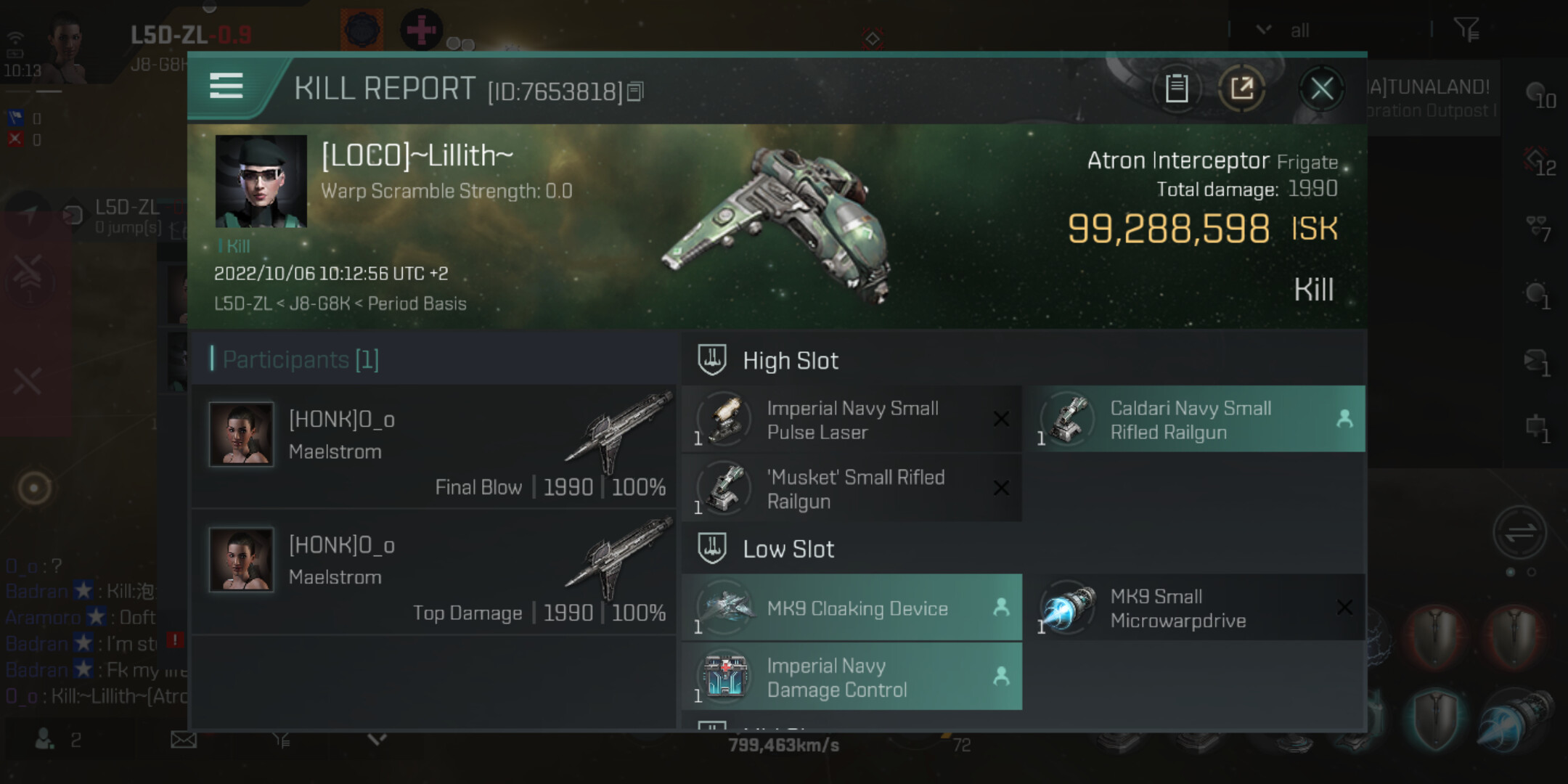Screen dimensions: 1568x784
Task: Close the Kill Report window
Action: pyautogui.click(x=1321, y=89)
